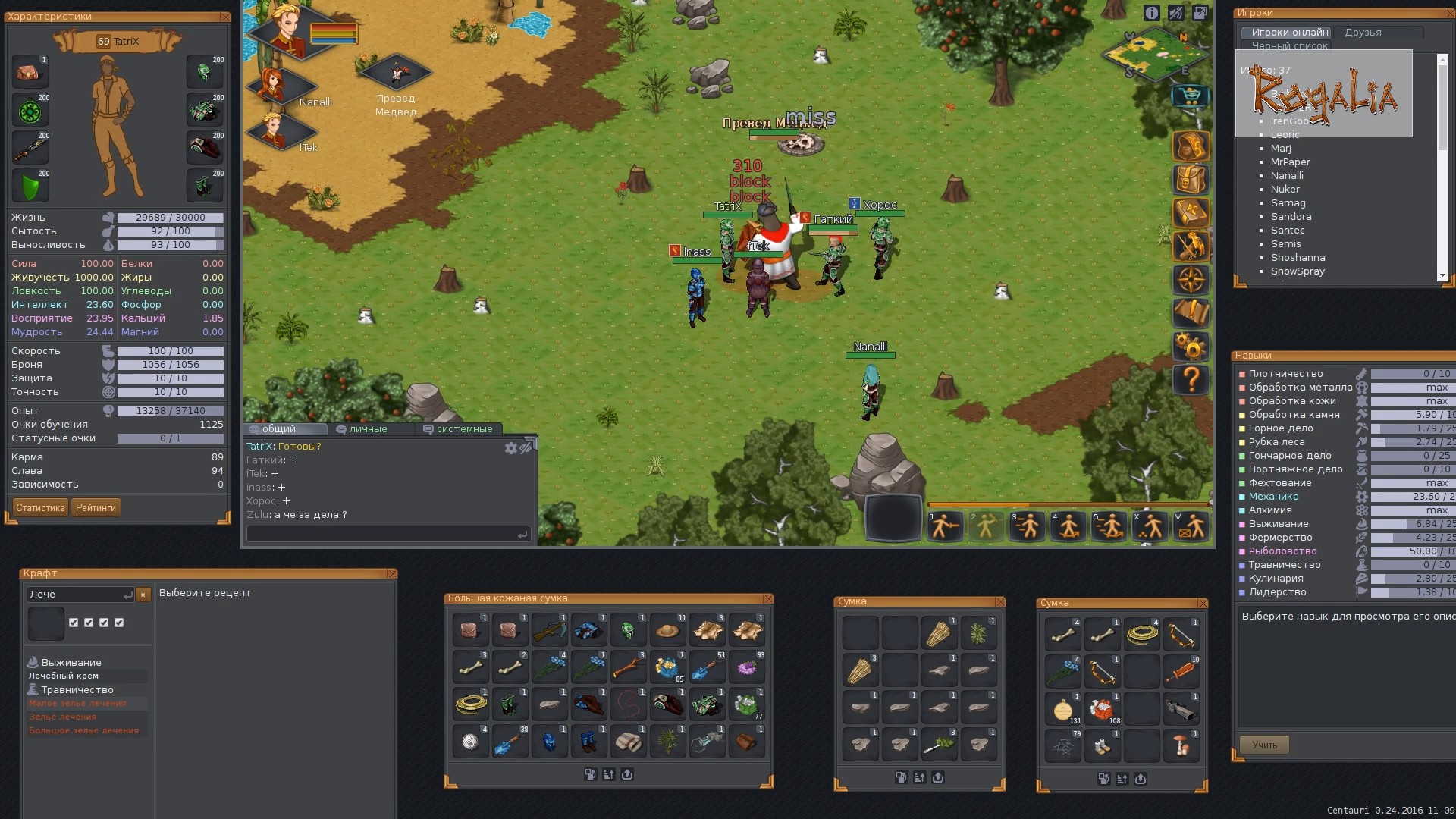This screenshot has width=1456, height=819.
Task: Select the Рыболовство skill
Action: click(1282, 551)
